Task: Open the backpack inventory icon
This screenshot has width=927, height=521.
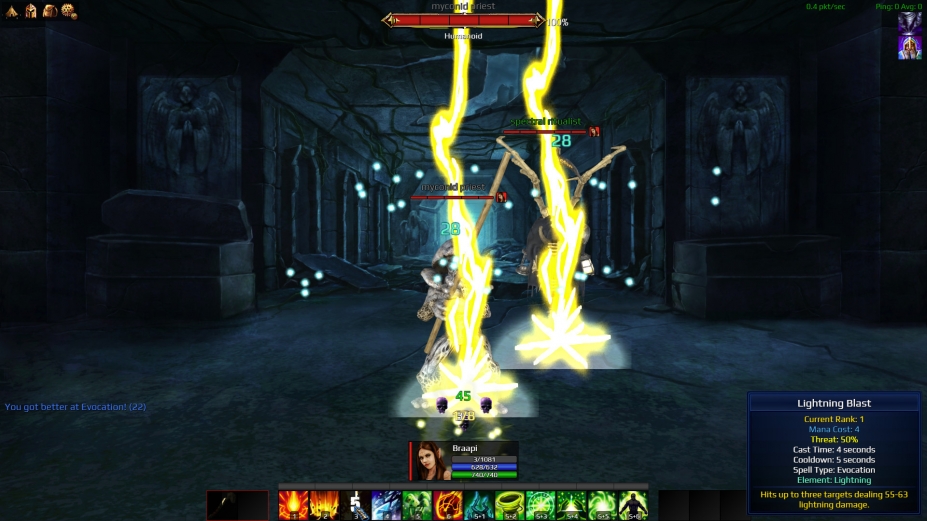Action: click(x=49, y=10)
